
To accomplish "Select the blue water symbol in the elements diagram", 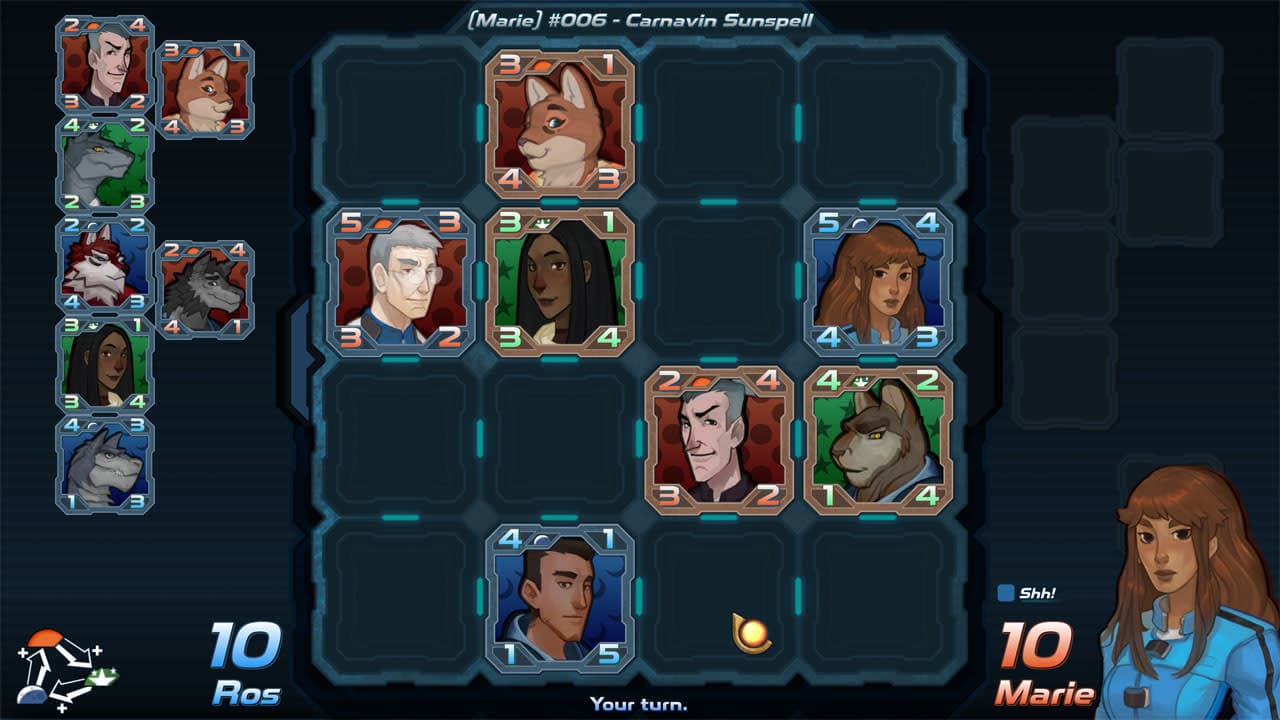I will 32,696.
